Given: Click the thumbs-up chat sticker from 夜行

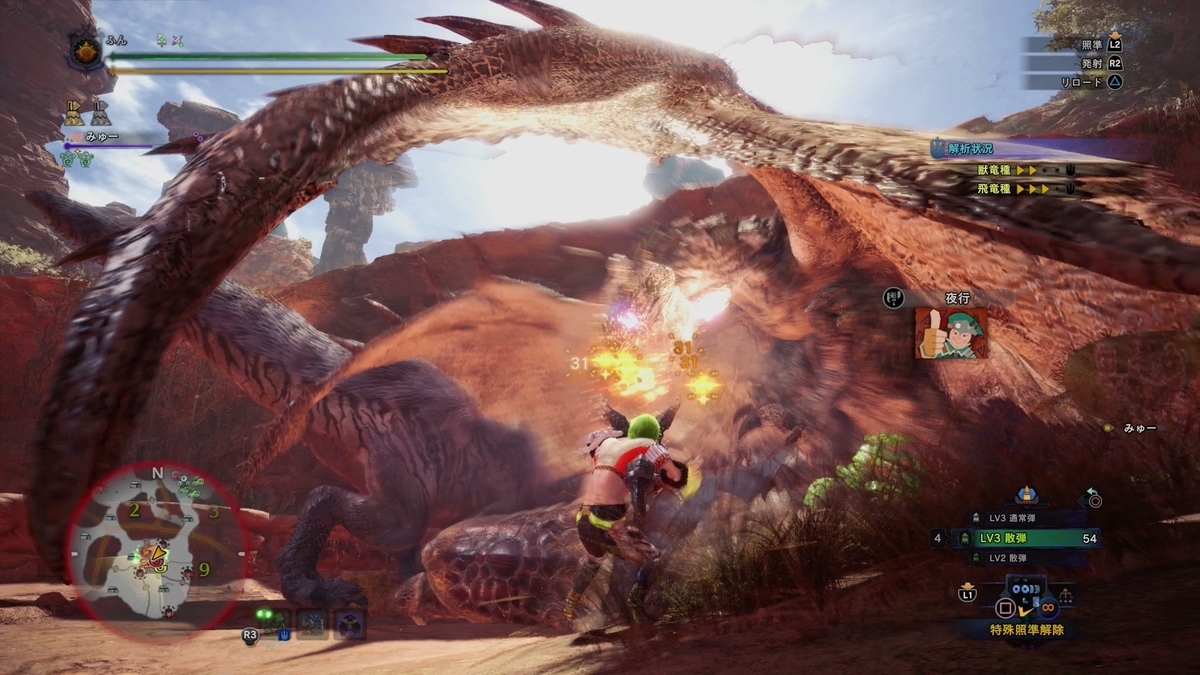Looking at the screenshot, I should (950, 333).
